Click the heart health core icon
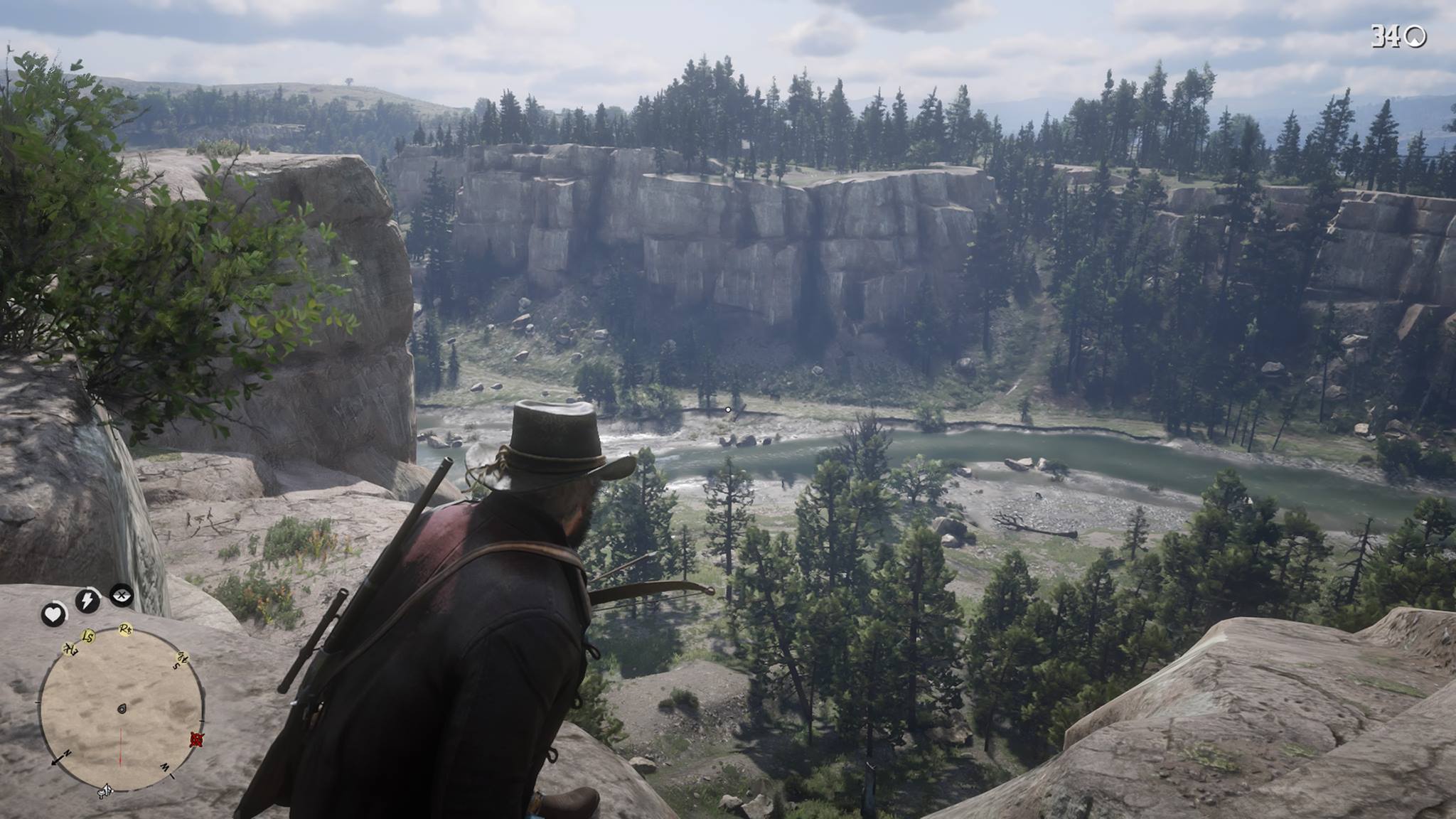The height and width of the screenshot is (819, 1456). click(53, 614)
